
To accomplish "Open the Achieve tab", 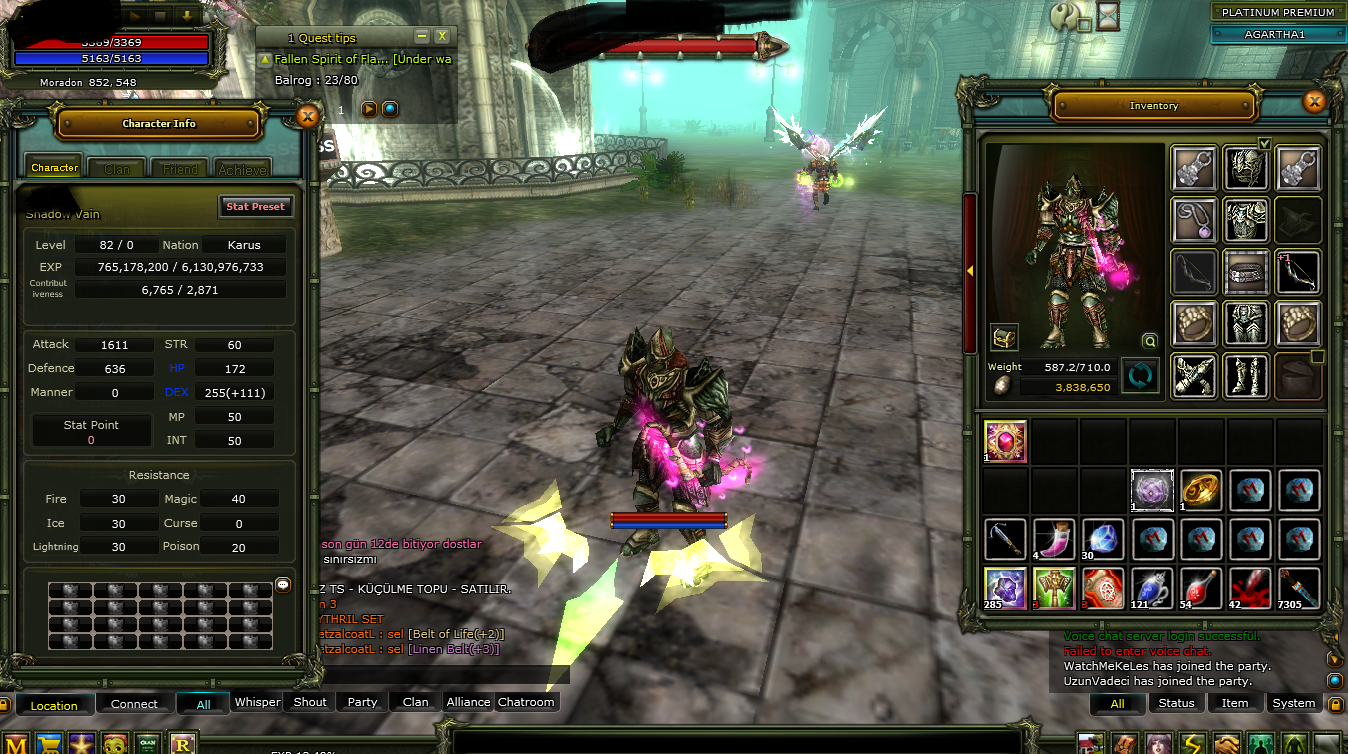I will [243, 169].
